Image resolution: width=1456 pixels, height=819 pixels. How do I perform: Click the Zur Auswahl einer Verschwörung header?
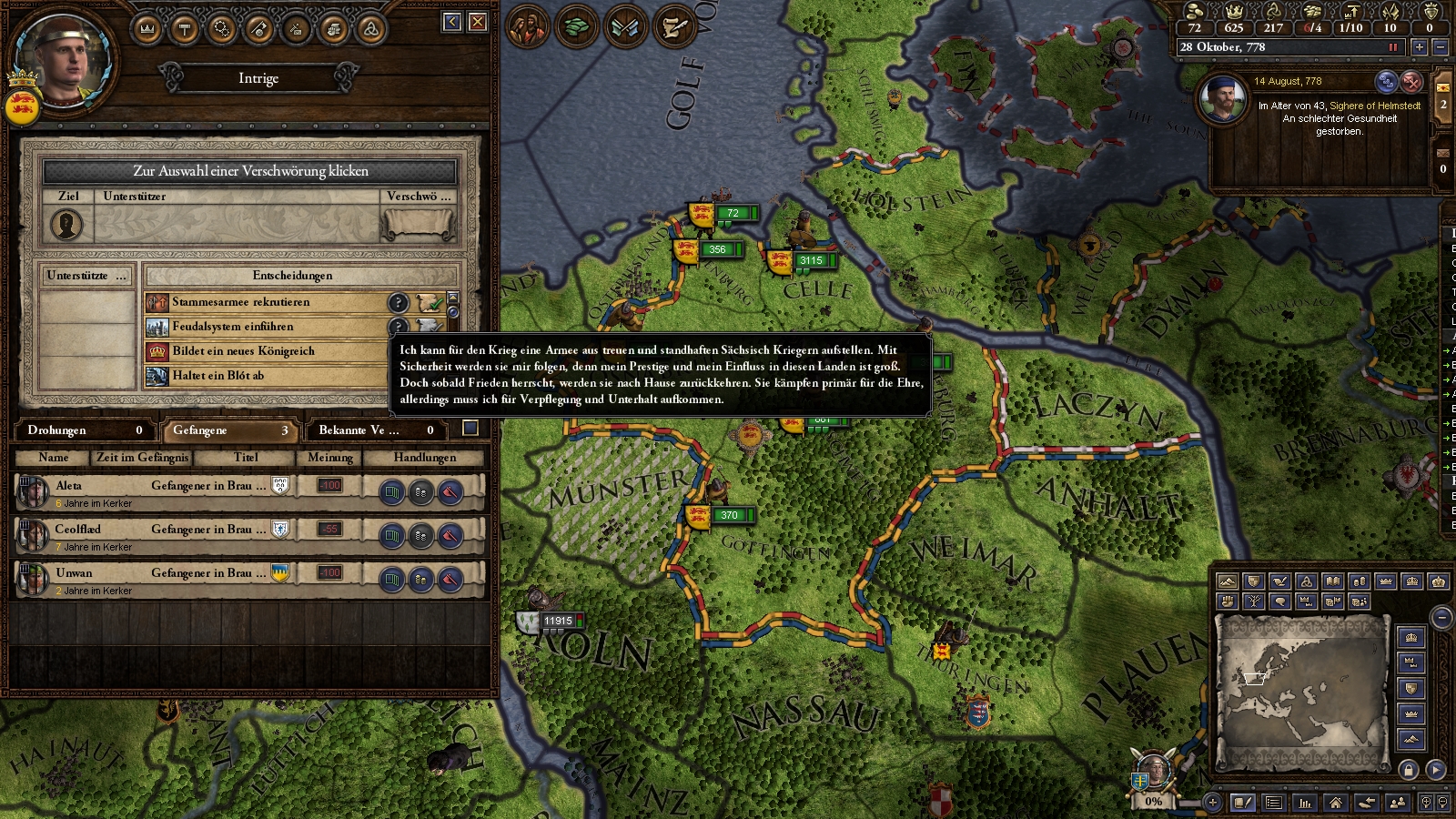tap(250, 171)
